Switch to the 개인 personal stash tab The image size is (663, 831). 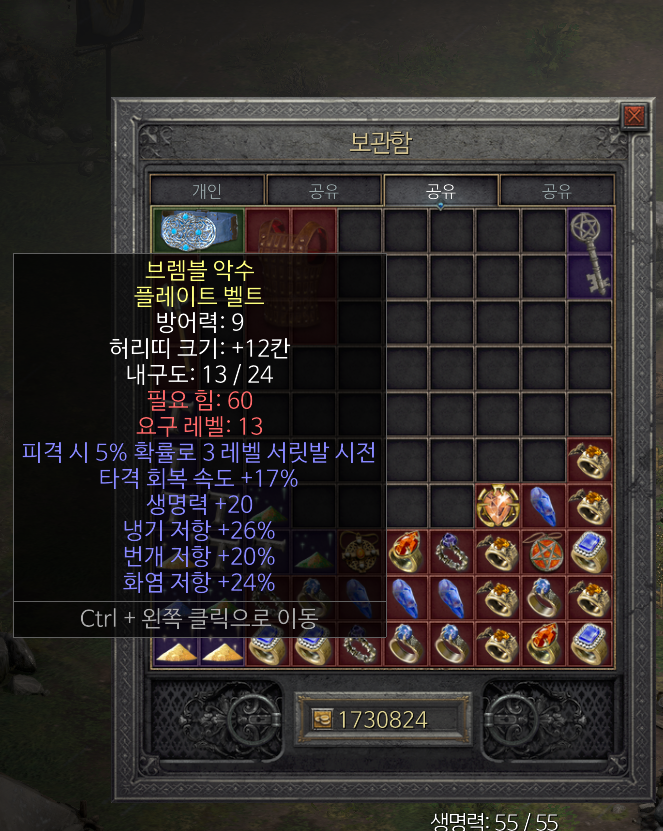click(x=207, y=191)
